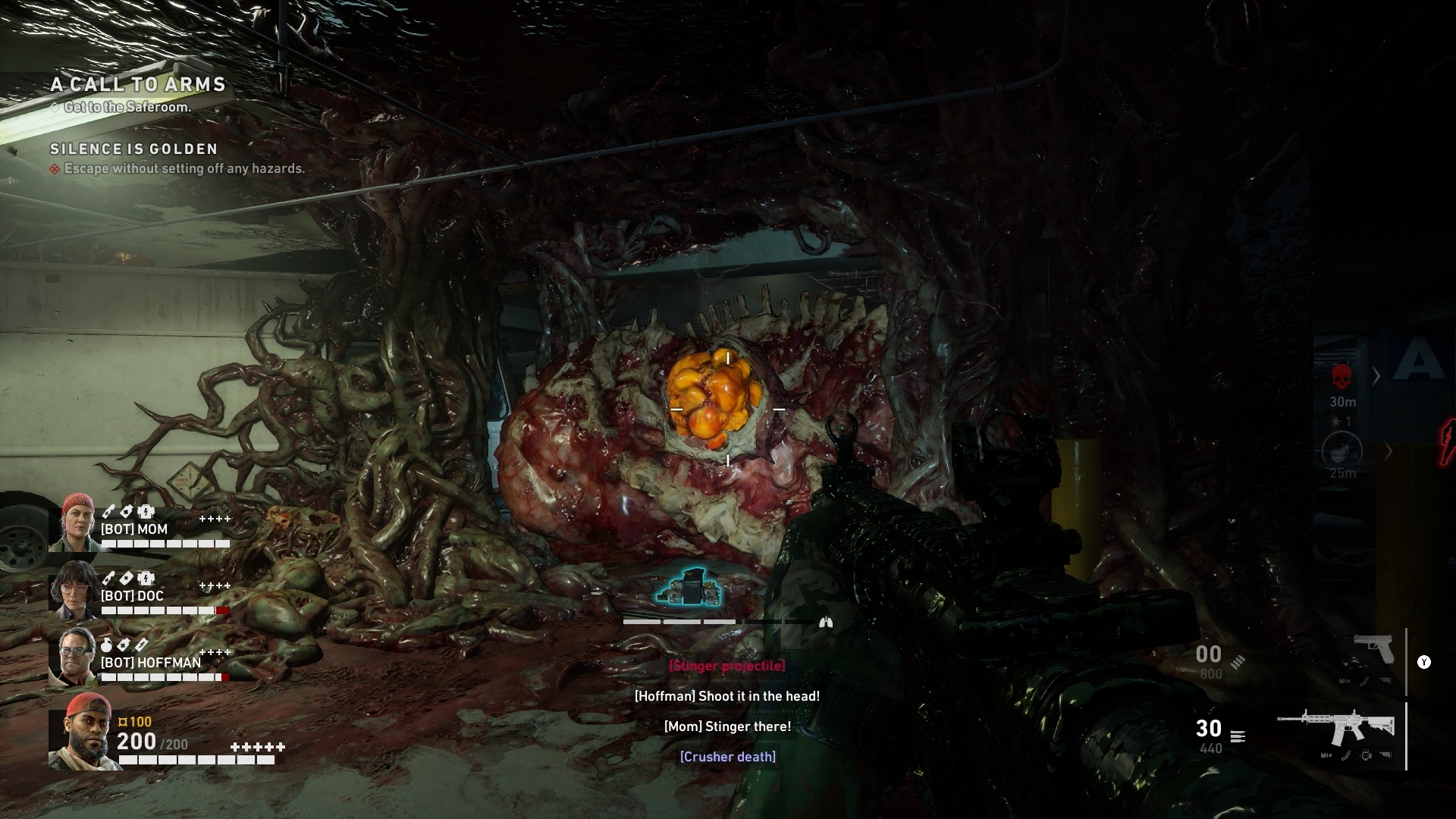Click your own character portrait with red cap
Image resolution: width=1456 pixels, height=819 pixels.
tap(82, 731)
